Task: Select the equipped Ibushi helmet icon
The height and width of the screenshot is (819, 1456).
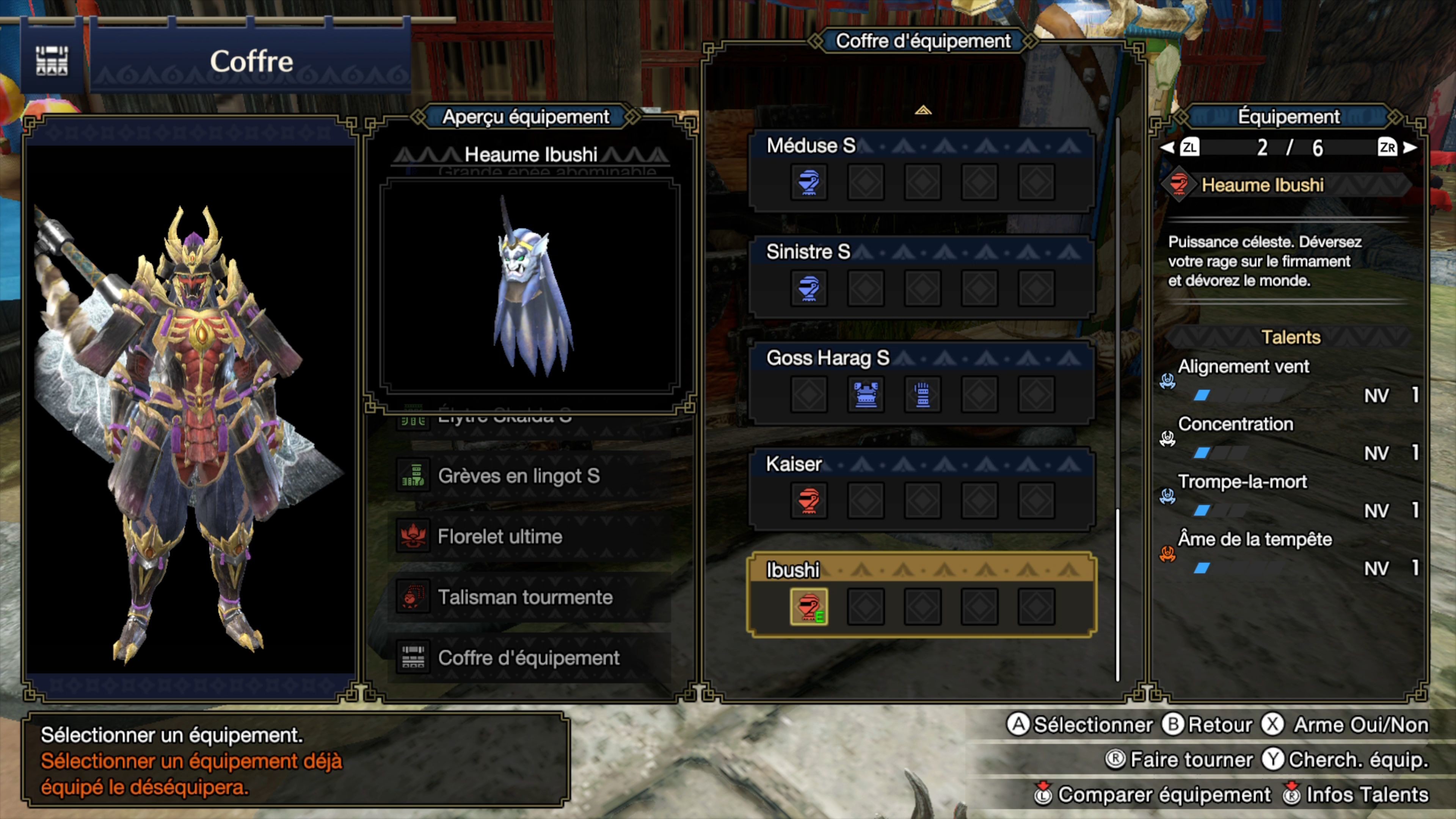Action: [808, 606]
